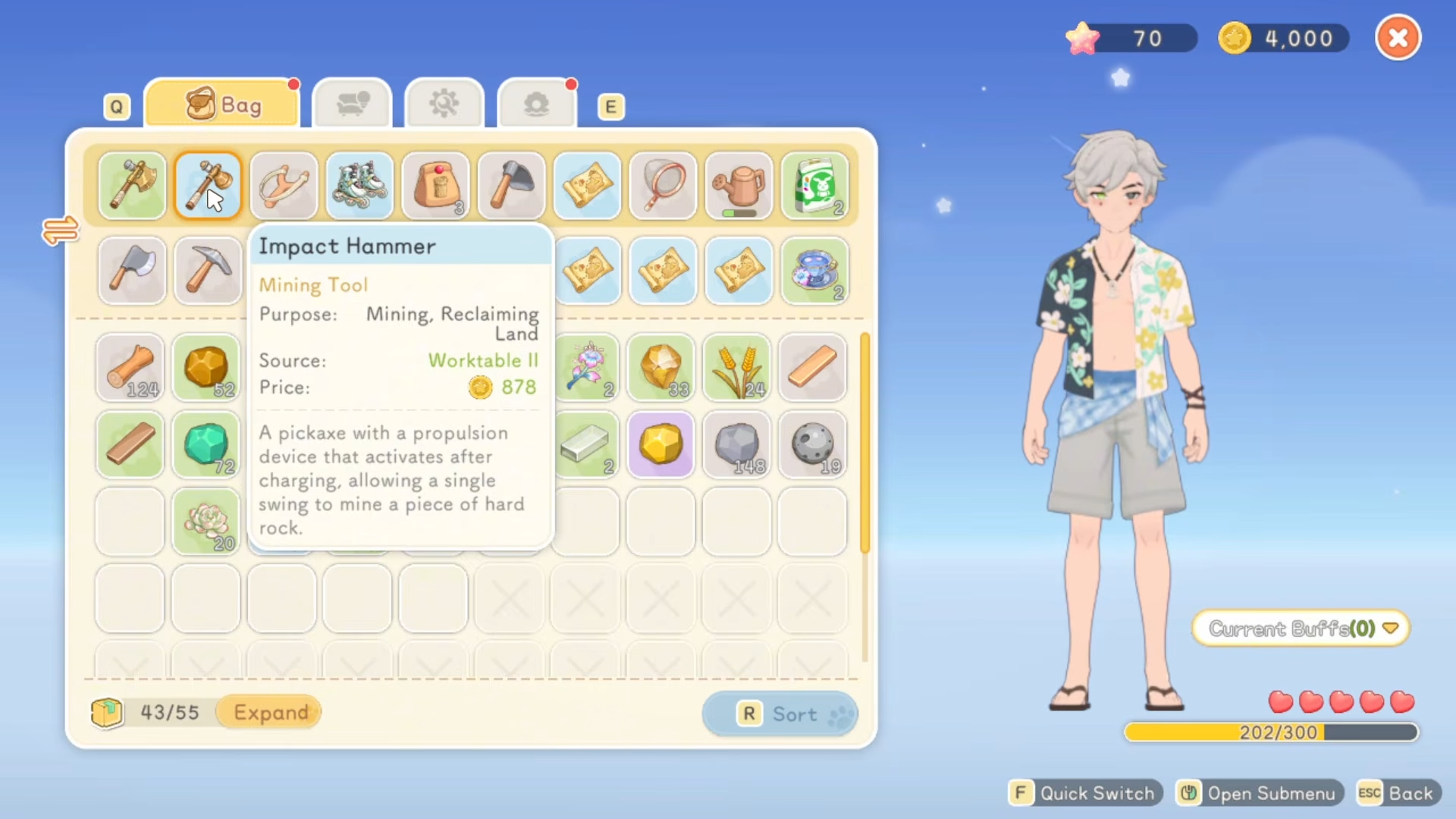Select the Impact Hammer tool slot
Screen dimensions: 1456x819
pos(208,186)
